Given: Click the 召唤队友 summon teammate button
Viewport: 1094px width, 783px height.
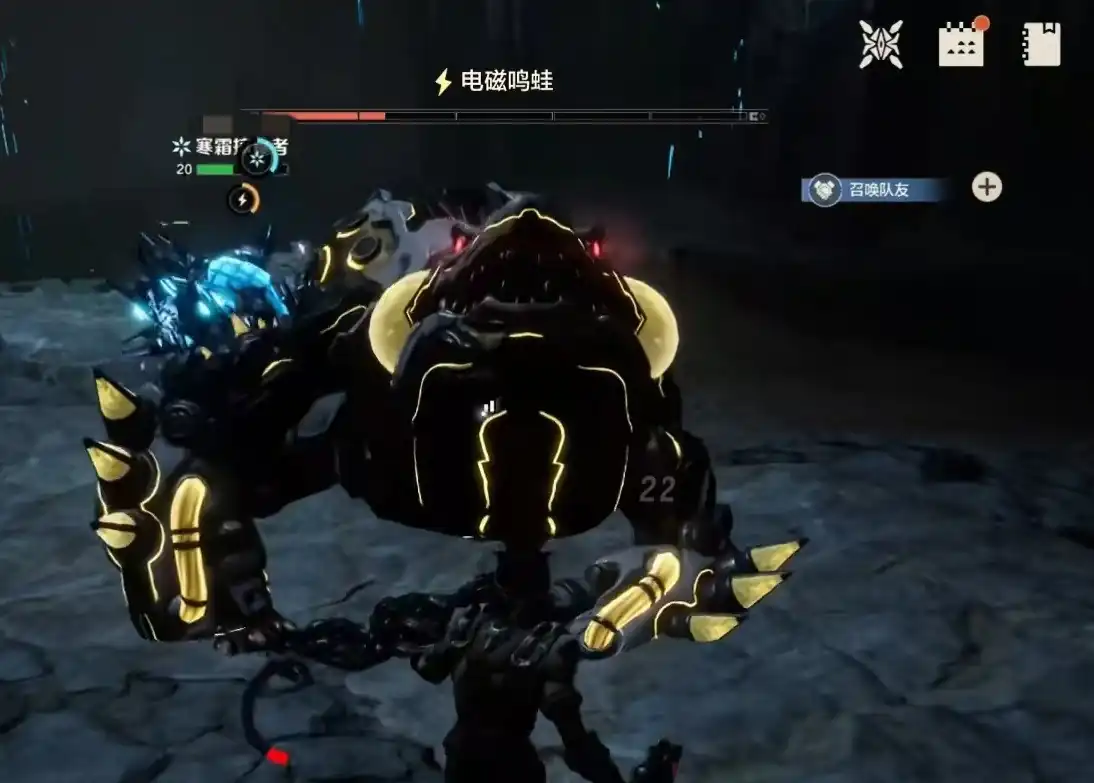Looking at the screenshot, I should 875,189.
